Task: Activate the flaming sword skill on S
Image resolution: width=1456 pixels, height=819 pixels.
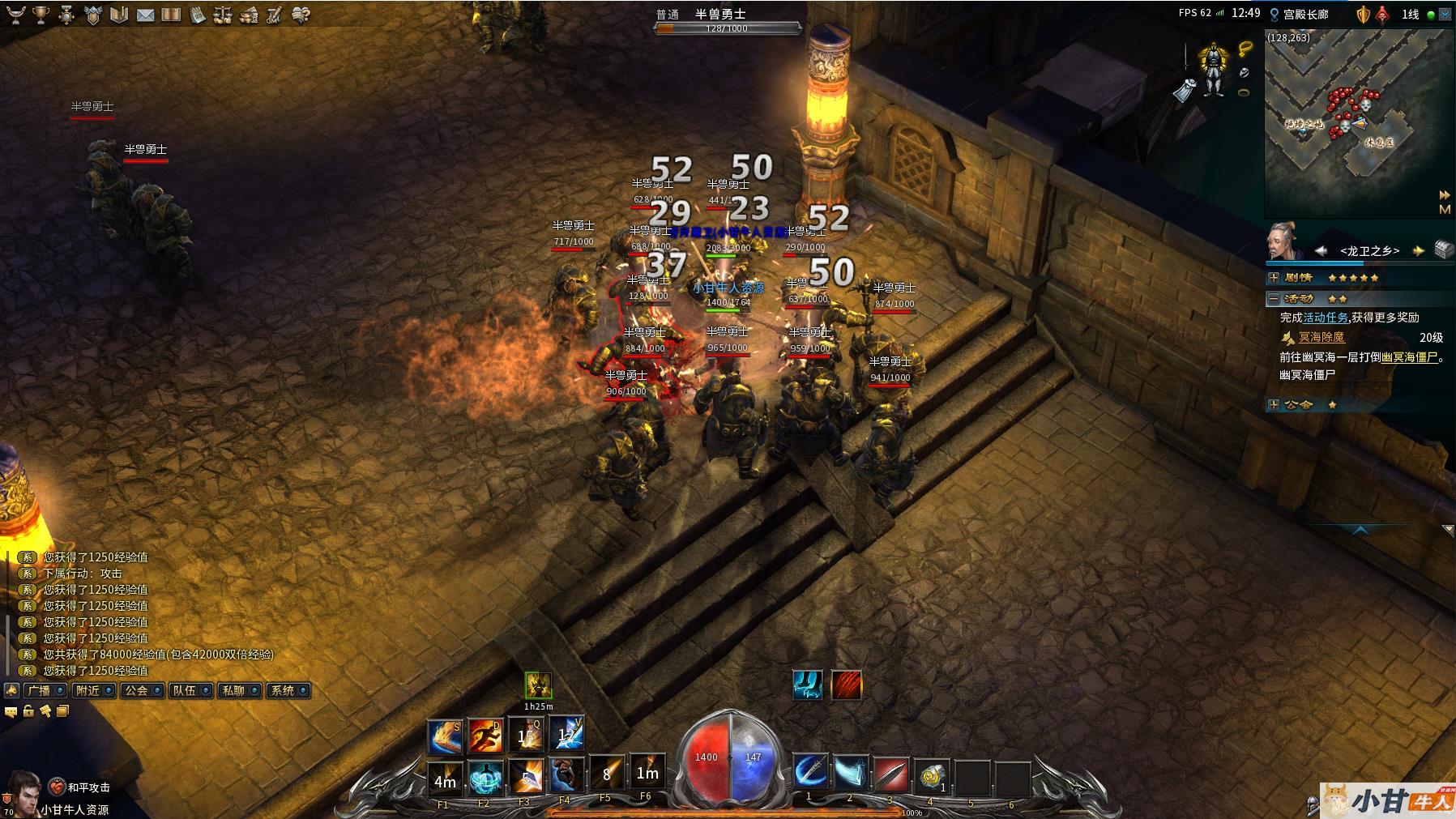Action: coord(444,736)
